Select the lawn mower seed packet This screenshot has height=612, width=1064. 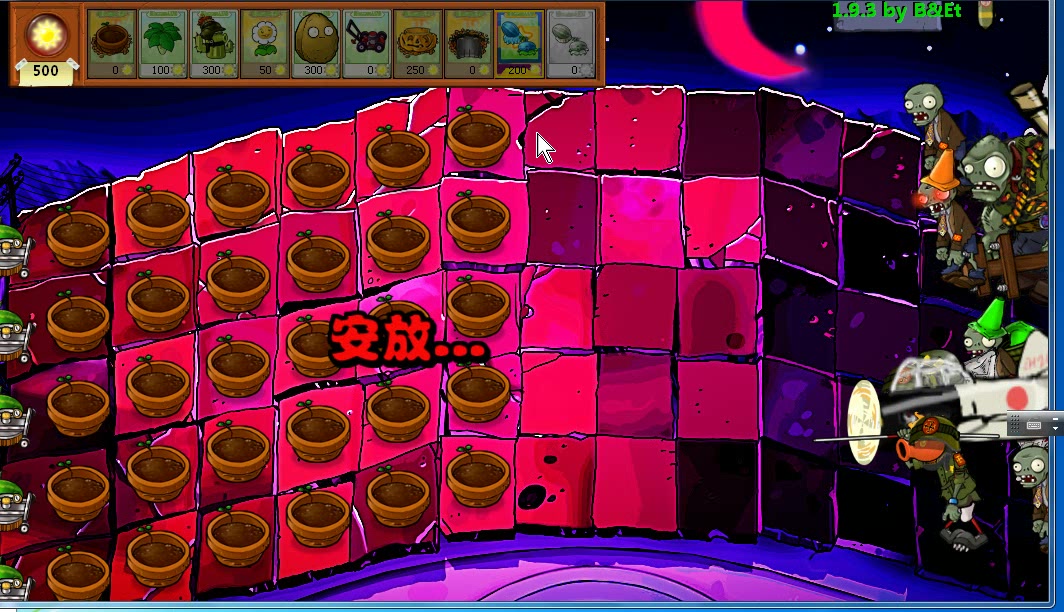367,43
